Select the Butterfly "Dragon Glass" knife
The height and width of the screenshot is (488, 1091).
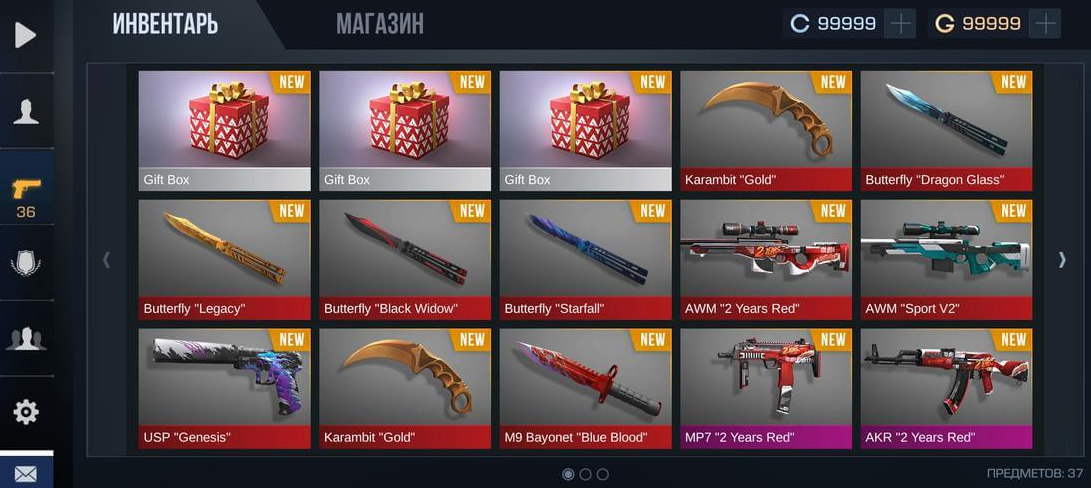coord(946,130)
